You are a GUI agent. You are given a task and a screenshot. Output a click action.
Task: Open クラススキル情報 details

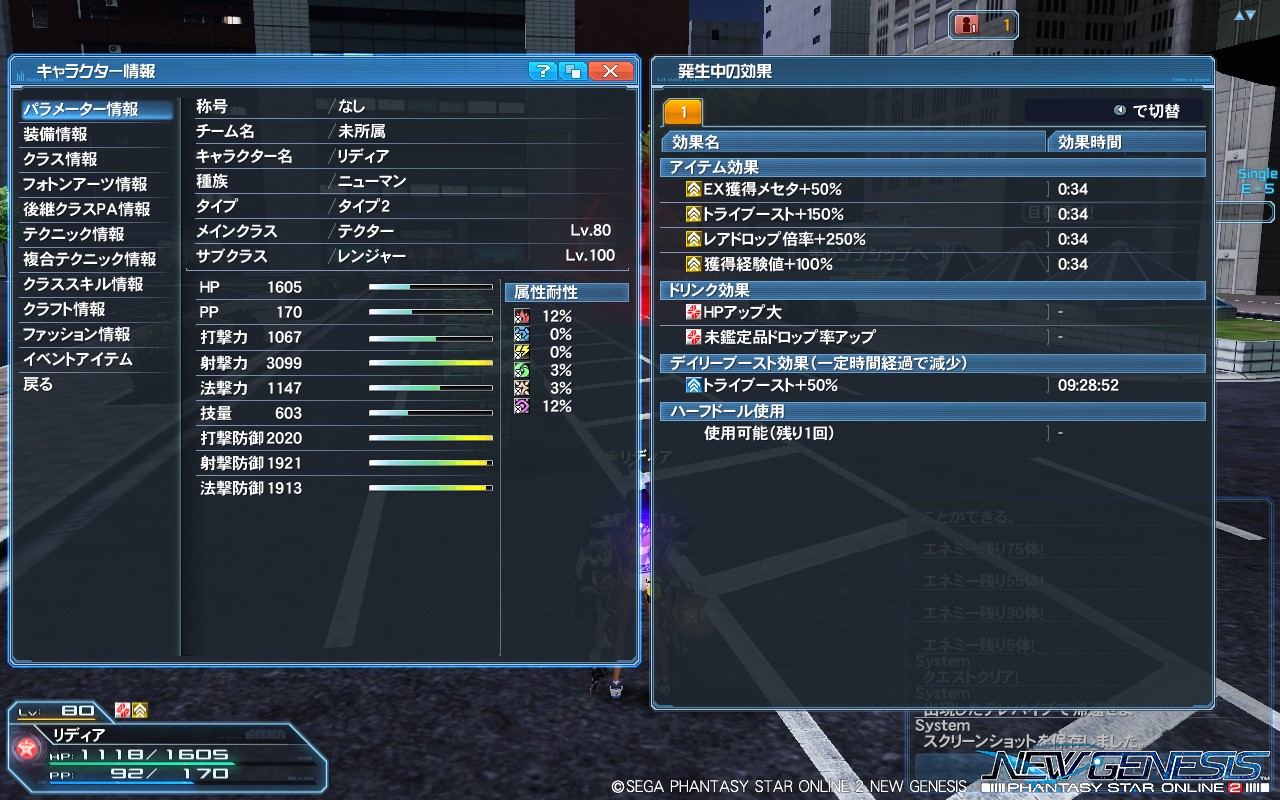tap(75, 286)
